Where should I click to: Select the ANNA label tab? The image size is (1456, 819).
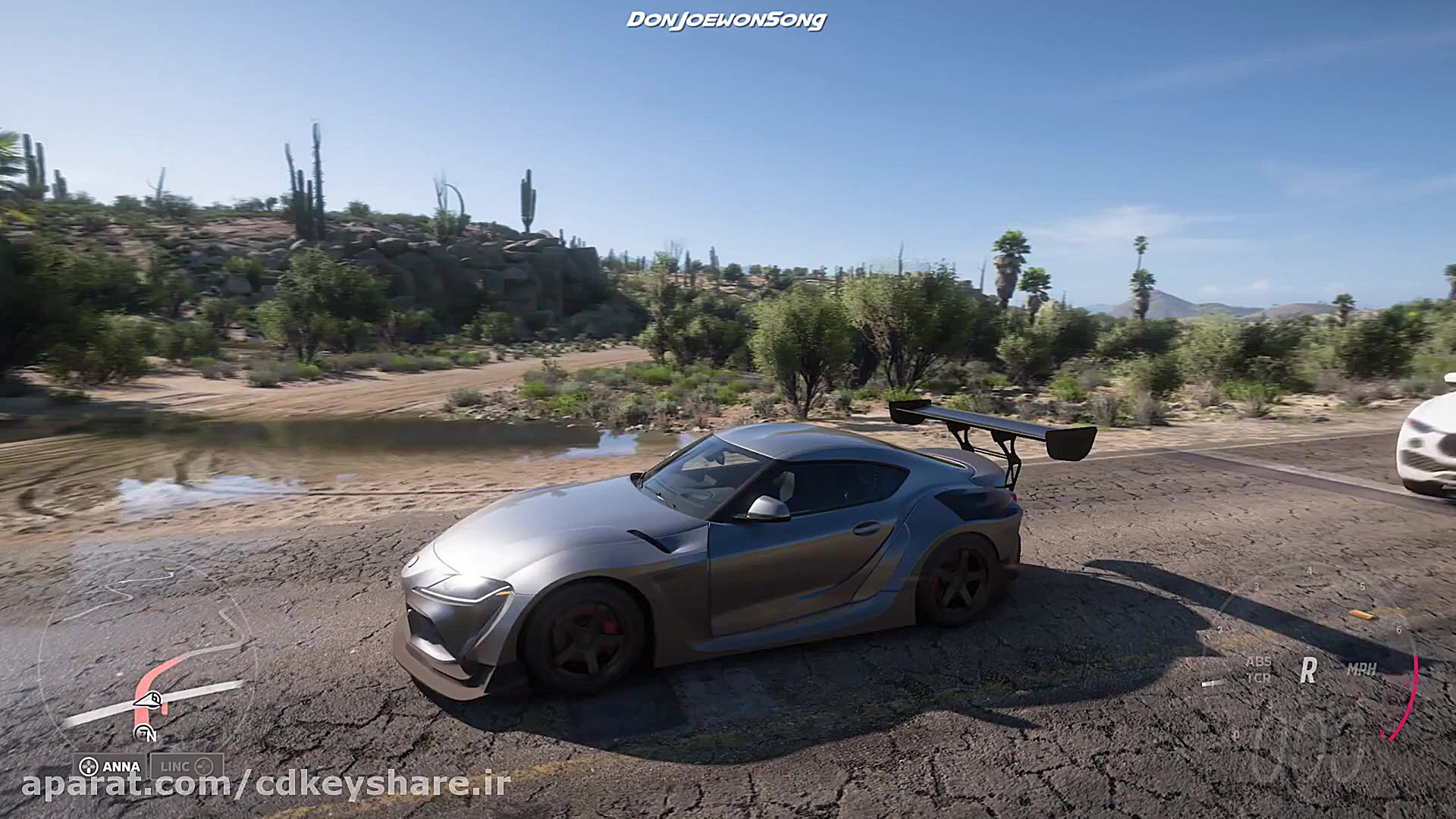tap(121, 767)
